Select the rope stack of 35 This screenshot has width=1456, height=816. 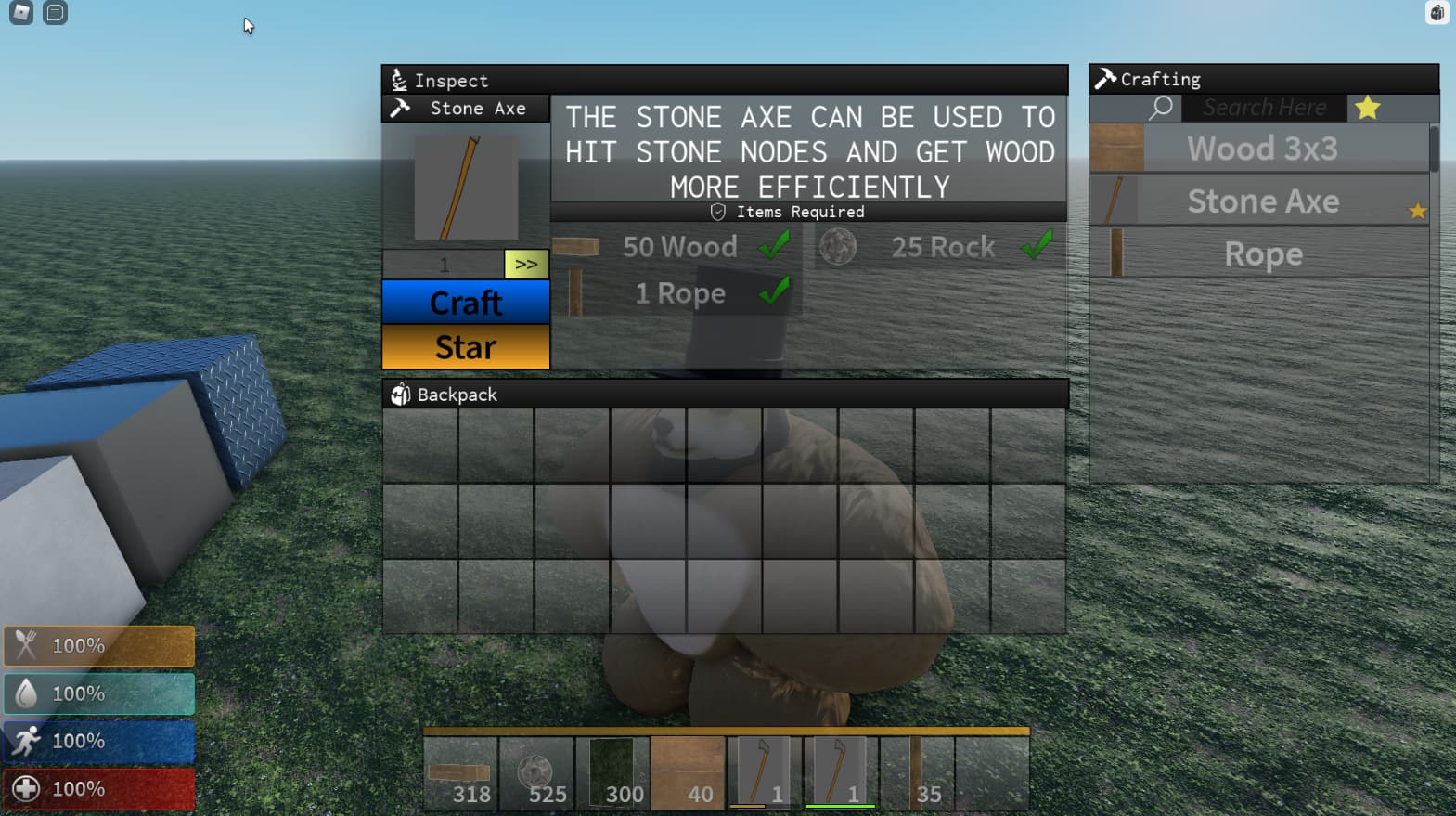(x=916, y=773)
